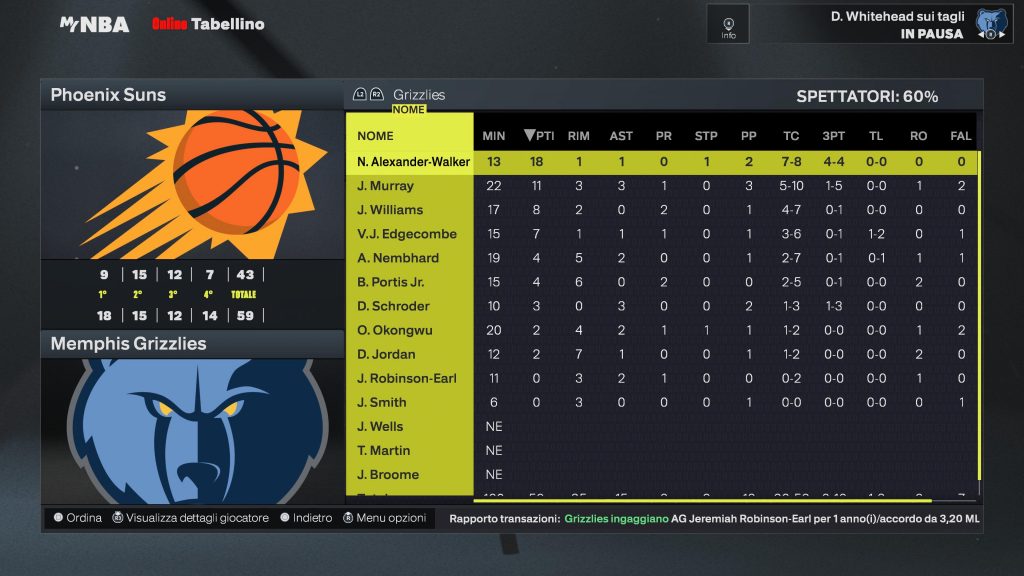Sort by the NOME column header

[x=376, y=136]
